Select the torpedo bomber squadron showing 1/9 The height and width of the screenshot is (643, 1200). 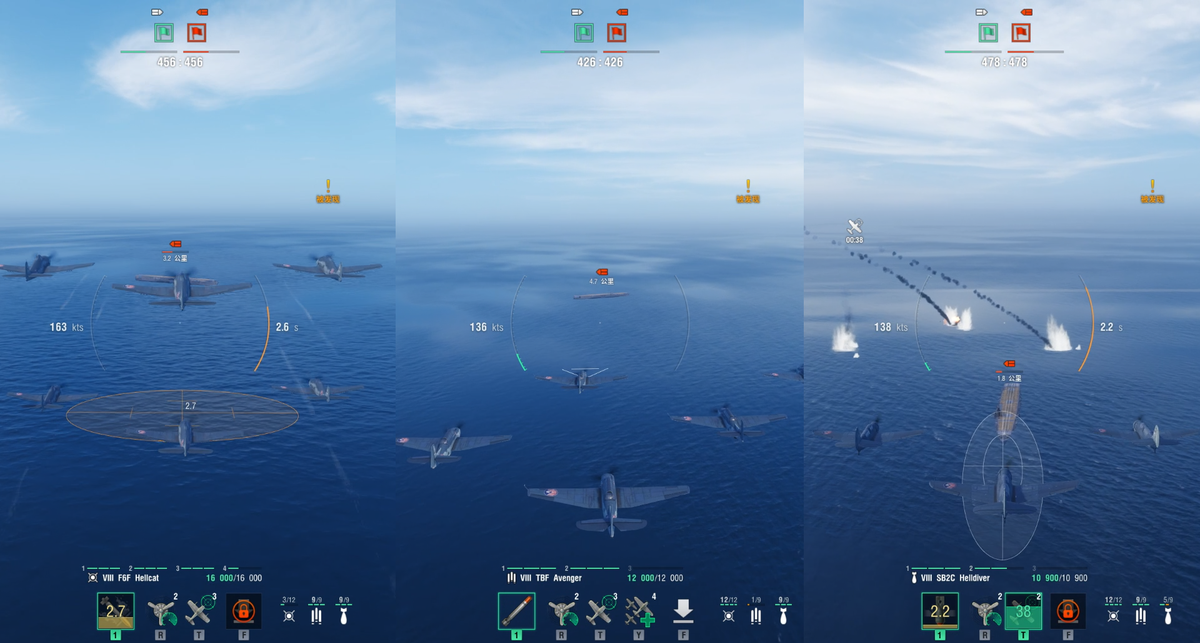(x=756, y=610)
